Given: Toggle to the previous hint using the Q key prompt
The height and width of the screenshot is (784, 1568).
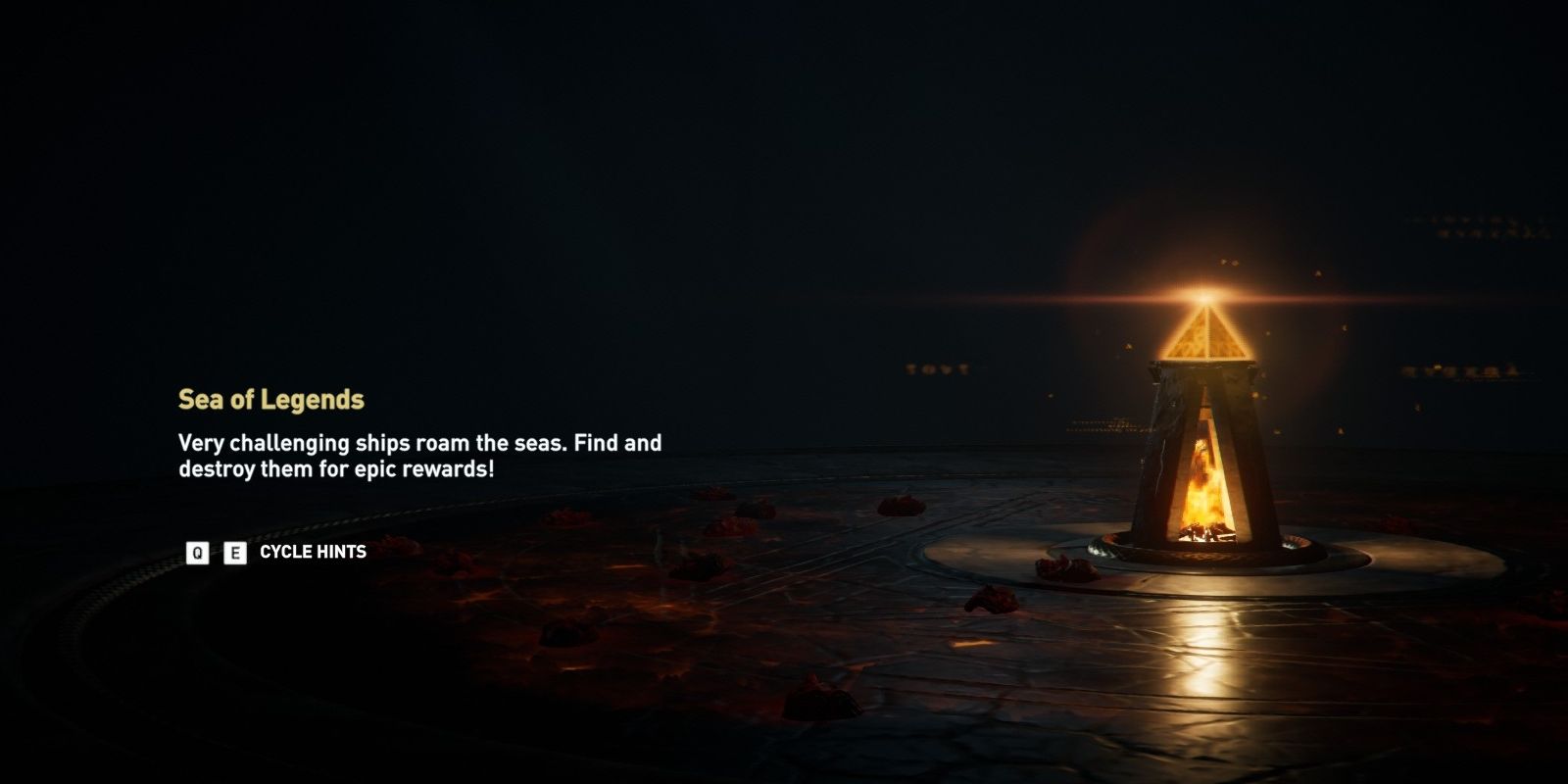Looking at the screenshot, I should (198, 553).
